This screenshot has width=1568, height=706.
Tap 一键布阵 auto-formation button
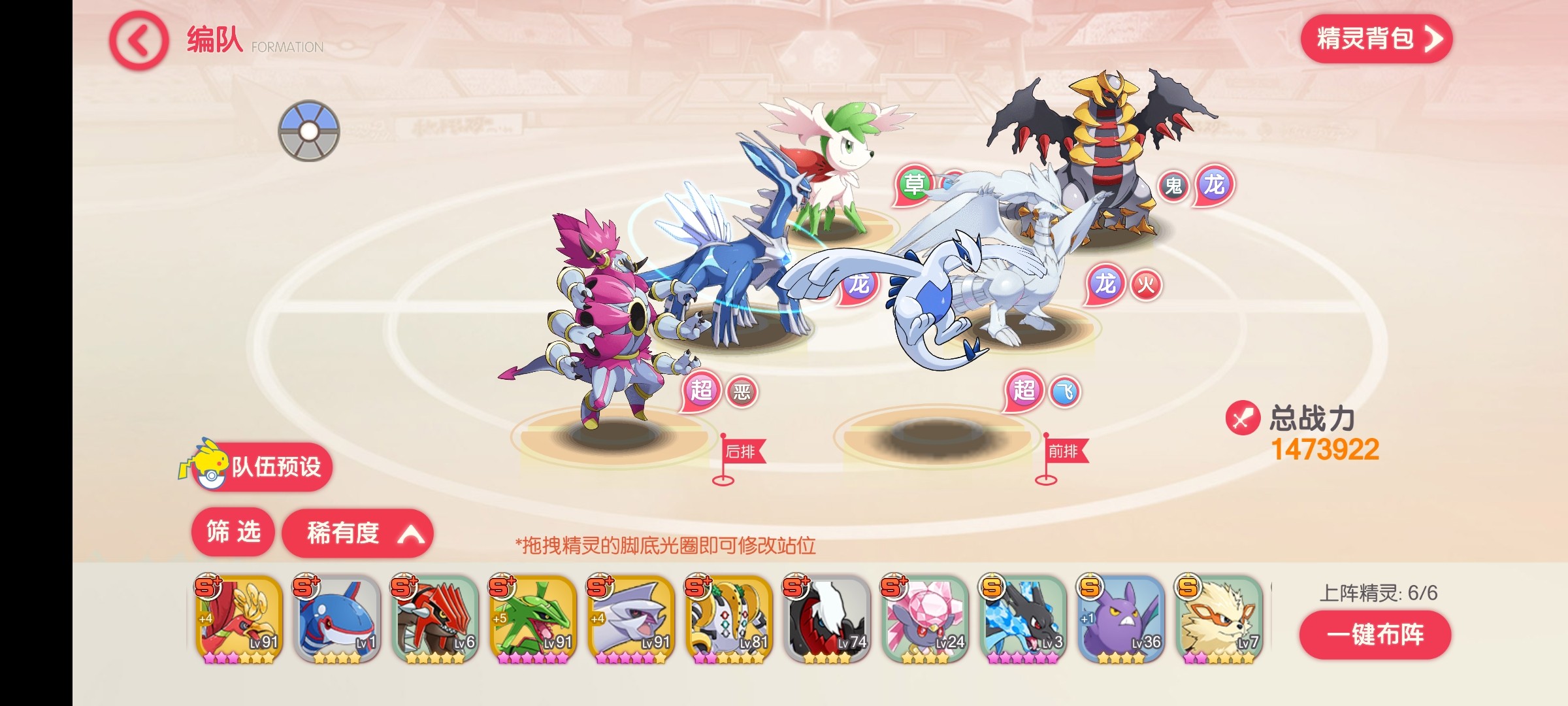click(x=1375, y=635)
